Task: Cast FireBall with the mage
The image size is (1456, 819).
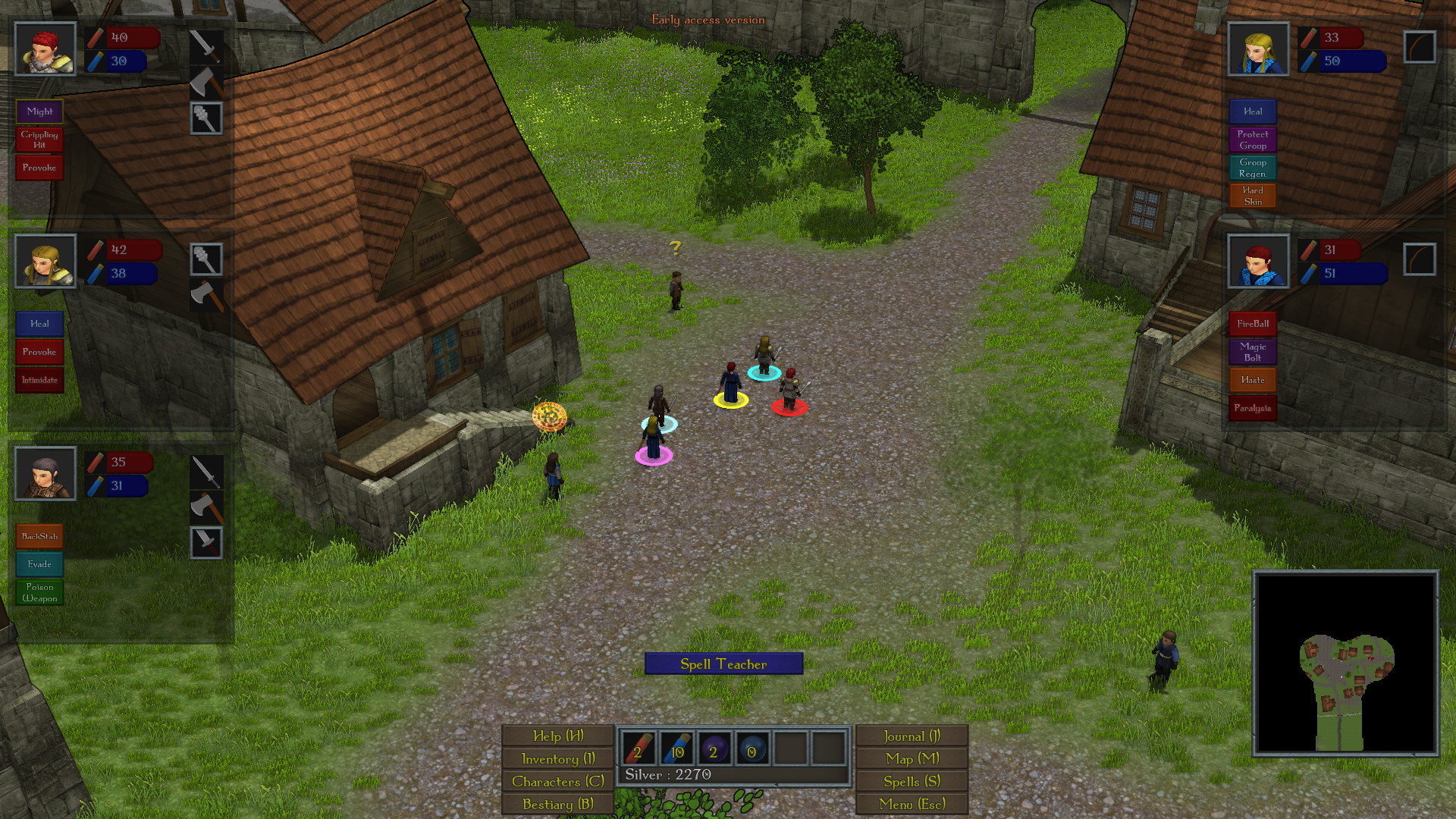Action: coord(1253,324)
